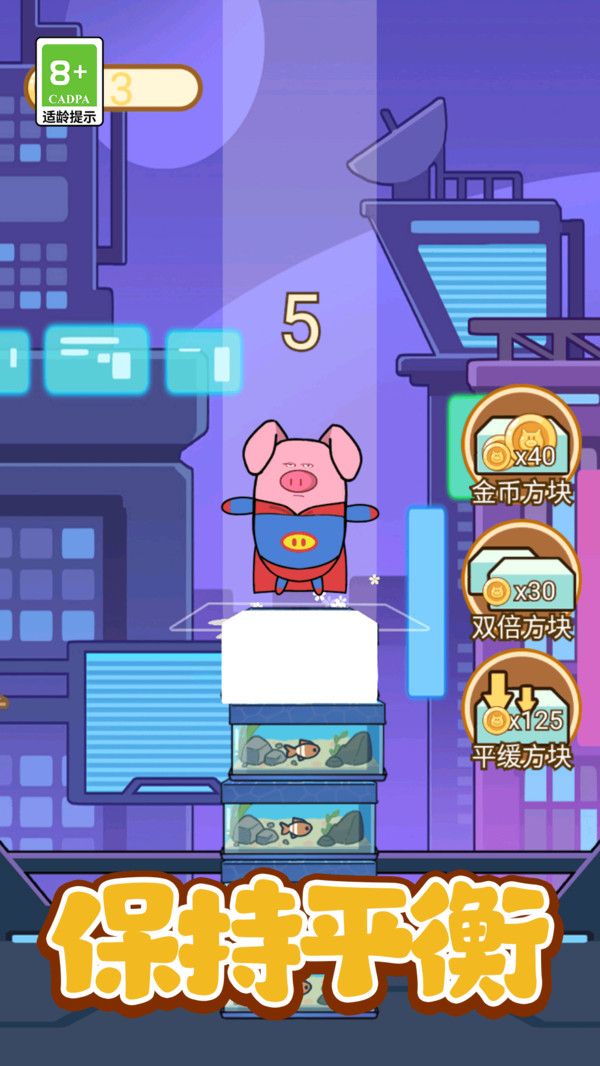
Task: Use the 平缓方块 slow block power-up
Action: 520,710
